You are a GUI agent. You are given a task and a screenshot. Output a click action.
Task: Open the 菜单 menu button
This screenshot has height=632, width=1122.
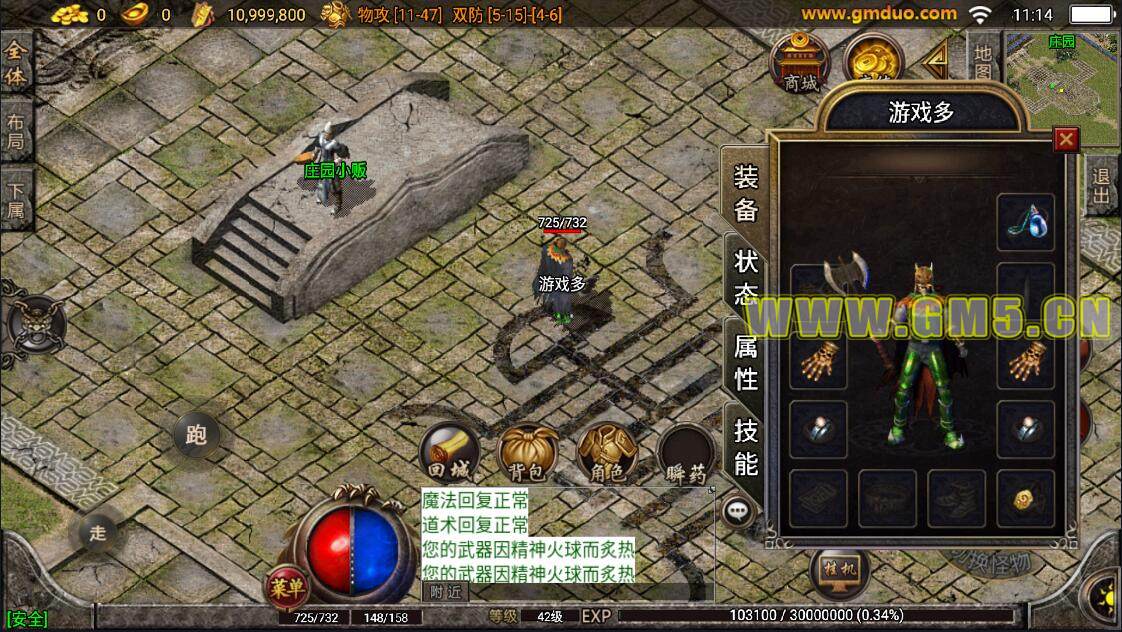pos(285,587)
